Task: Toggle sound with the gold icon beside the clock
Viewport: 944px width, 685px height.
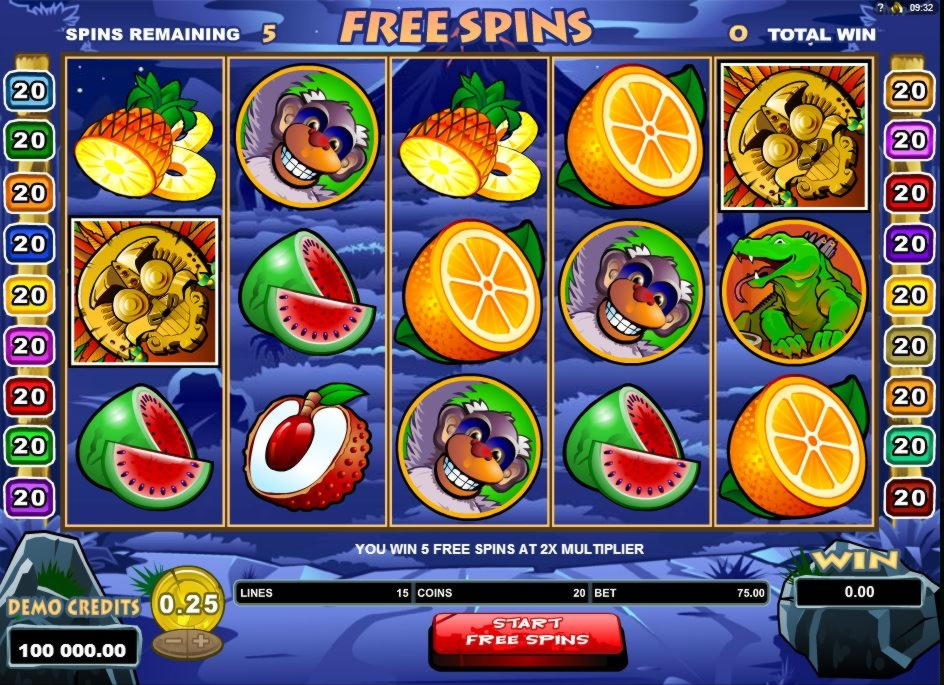Action: click(897, 7)
